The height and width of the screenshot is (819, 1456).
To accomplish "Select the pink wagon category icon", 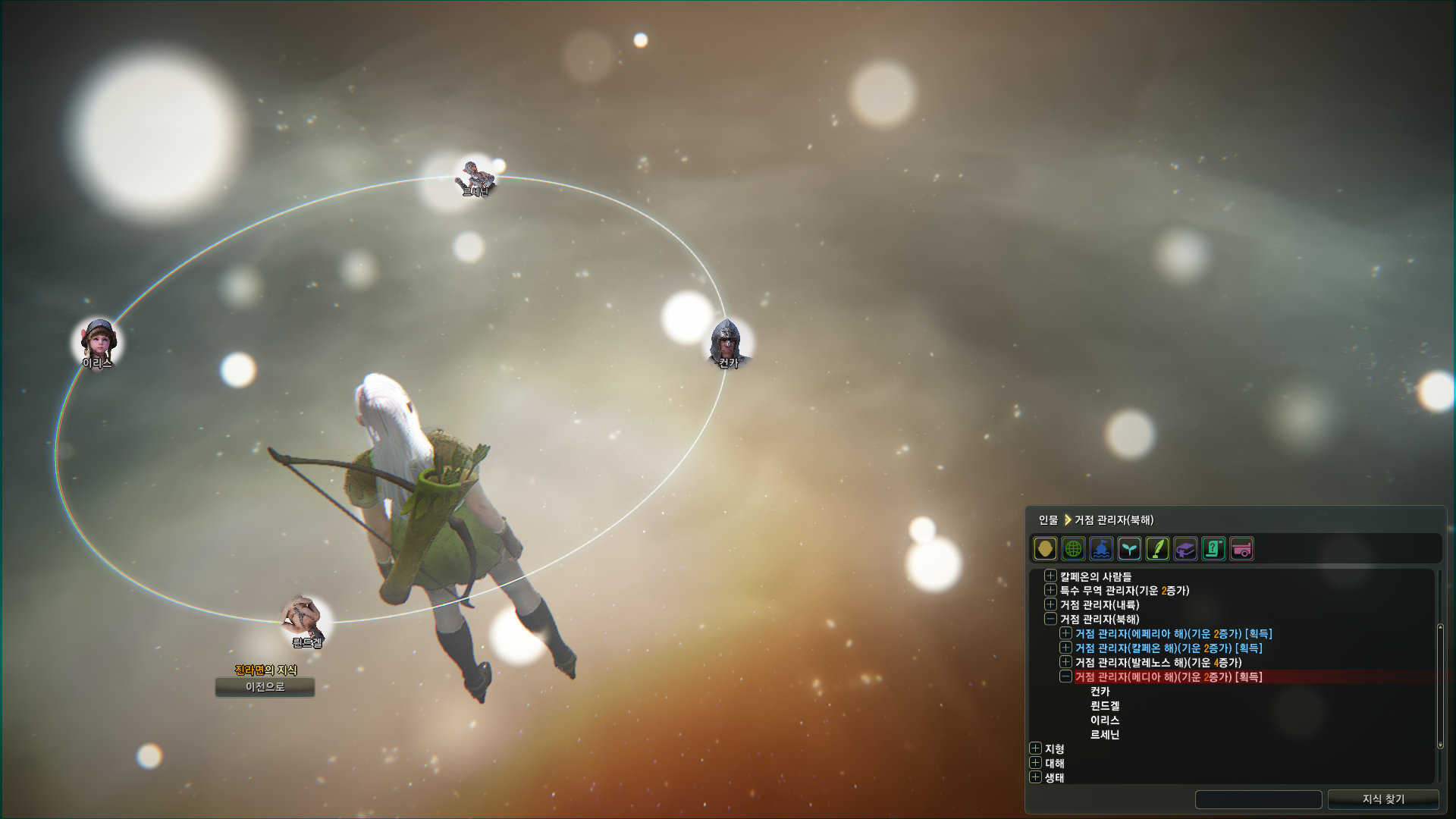I will [x=1241, y=548].
